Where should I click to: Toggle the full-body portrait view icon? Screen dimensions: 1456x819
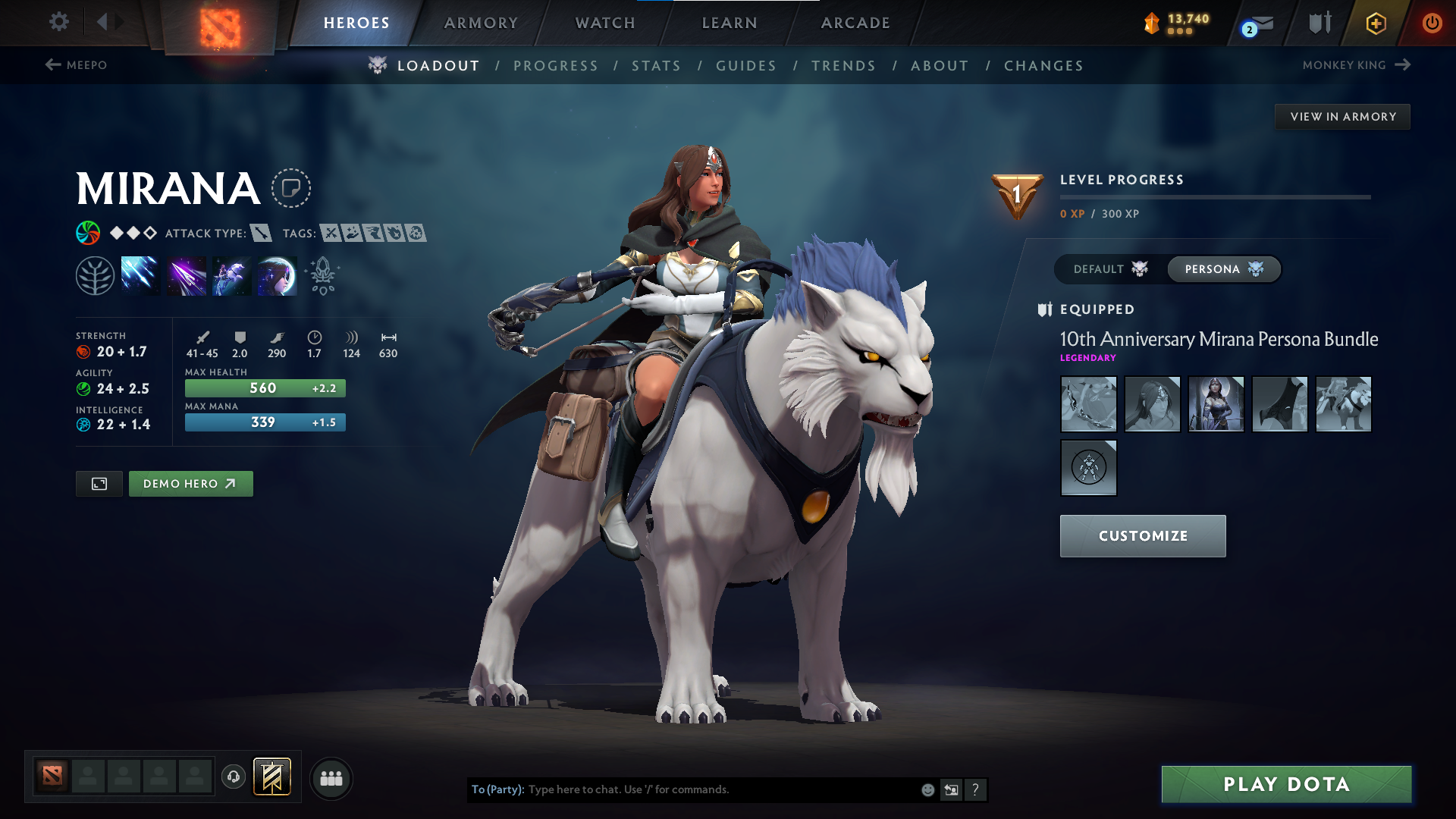(x=99, y=483)
